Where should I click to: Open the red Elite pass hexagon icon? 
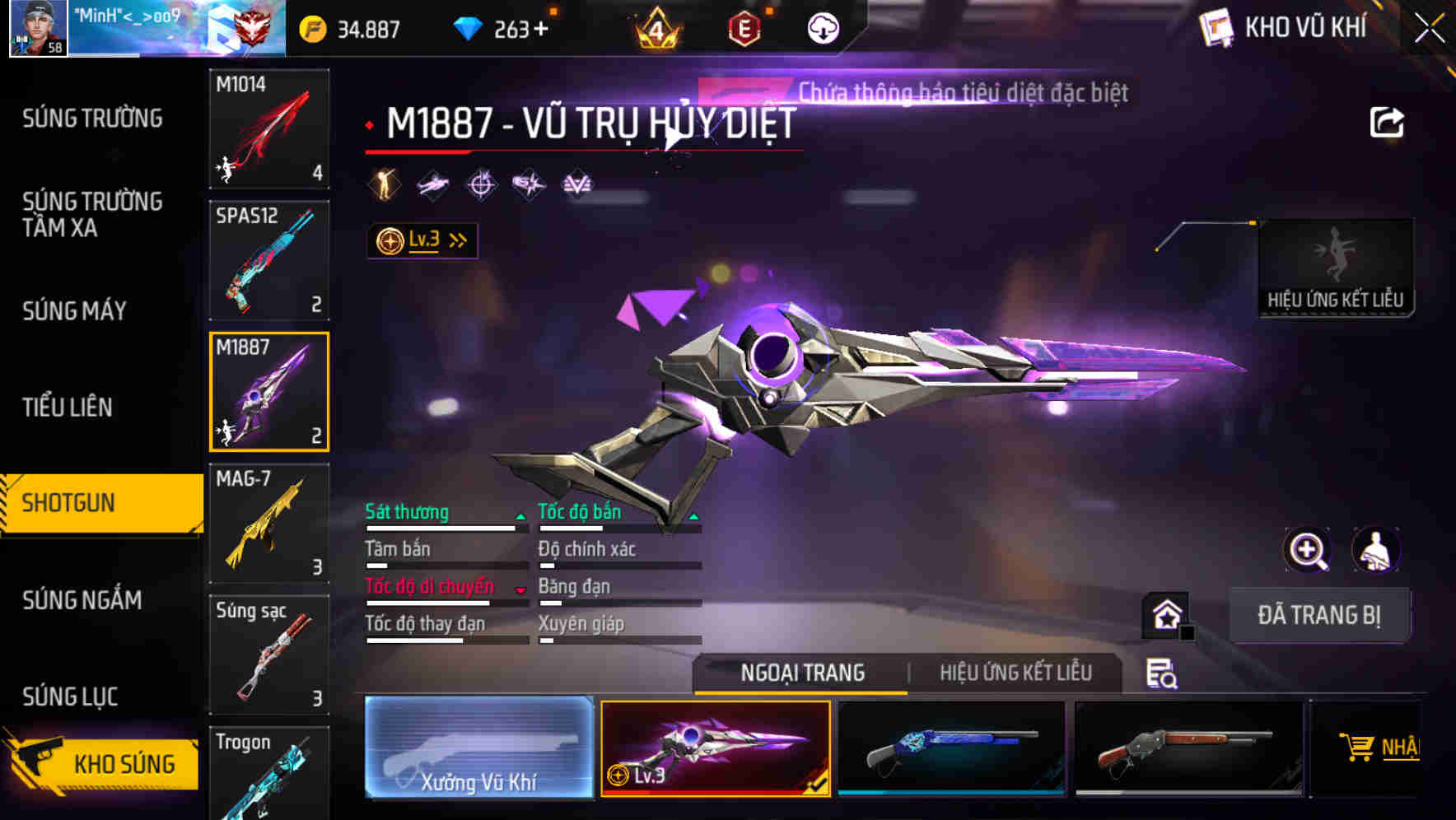click(x=743, y=27)
